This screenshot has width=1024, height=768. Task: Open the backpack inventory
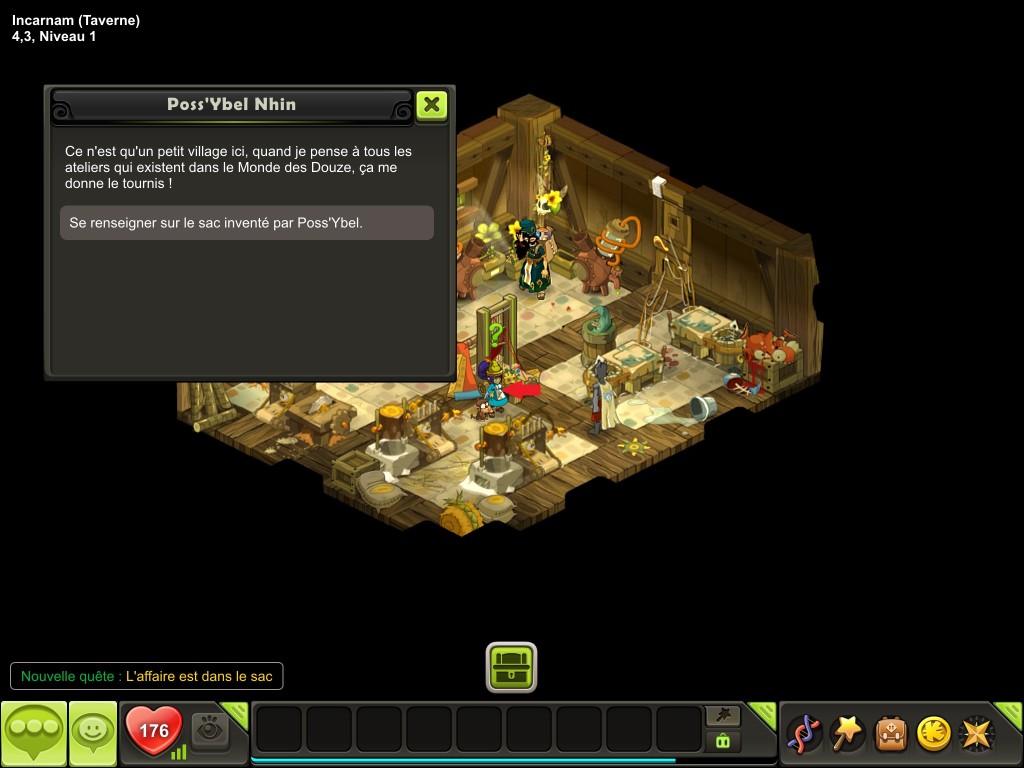[891, 734]
